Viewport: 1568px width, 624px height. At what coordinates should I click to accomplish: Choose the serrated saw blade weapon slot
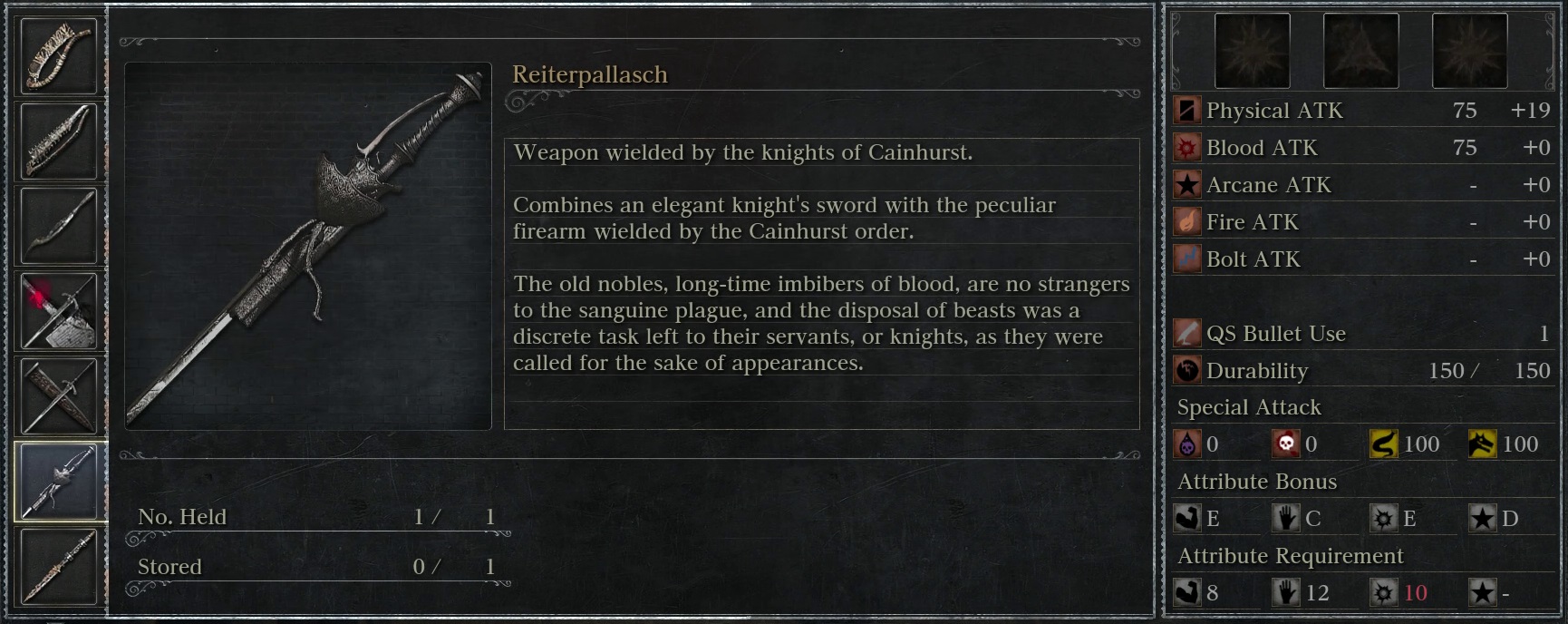click(58, 141)
